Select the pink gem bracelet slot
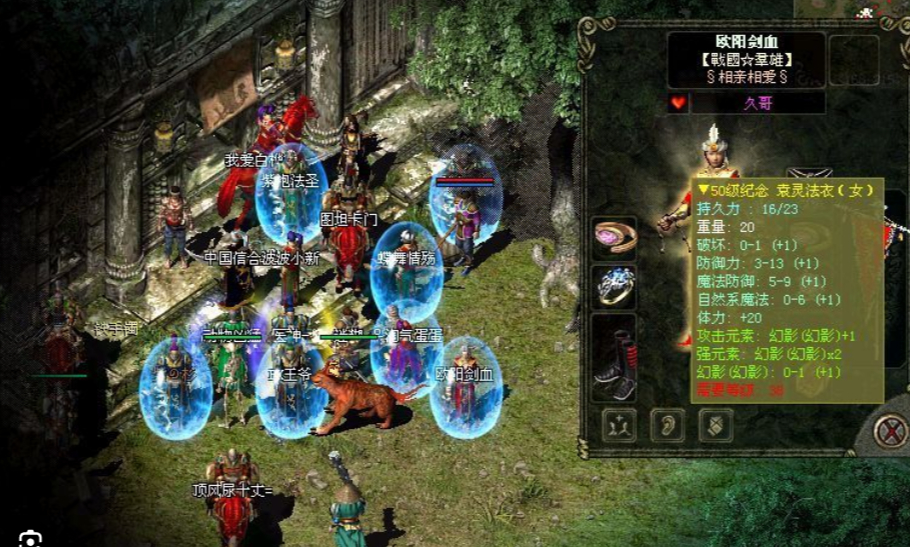The height and width of the screenshot is (547, 910). pos(615,236)
